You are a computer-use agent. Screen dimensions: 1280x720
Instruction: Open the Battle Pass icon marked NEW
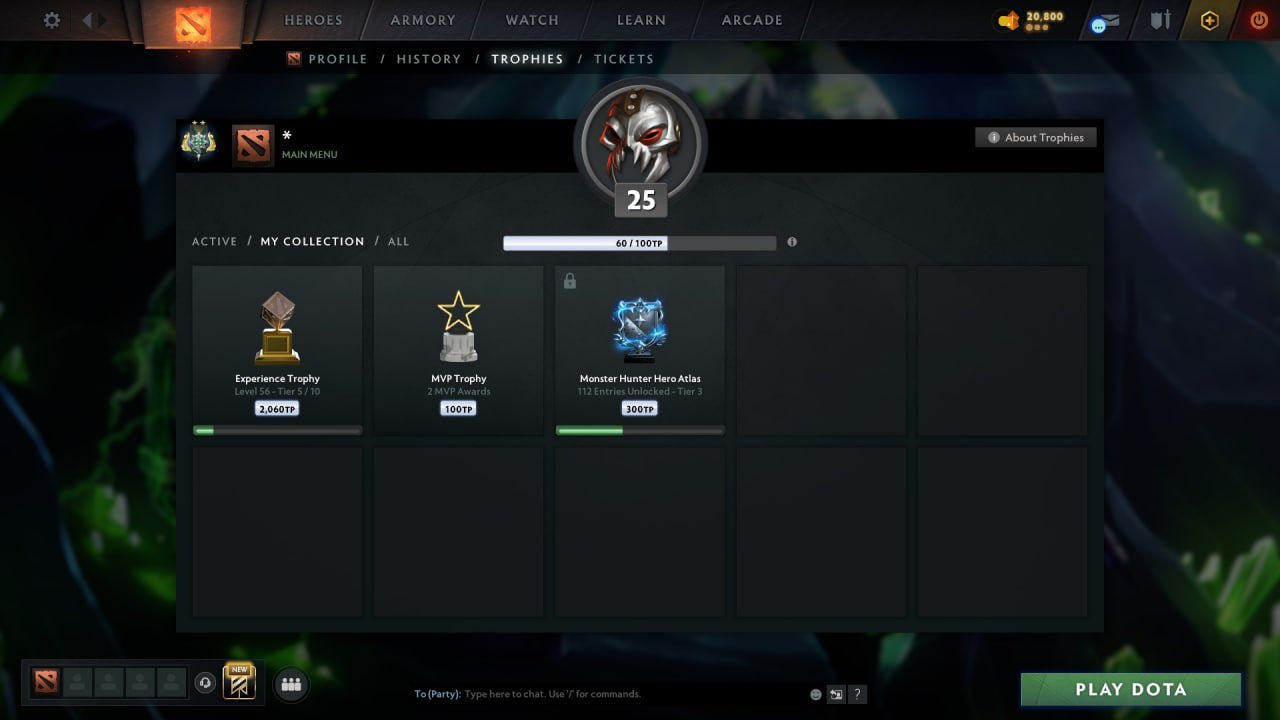(x=237, y=683)
